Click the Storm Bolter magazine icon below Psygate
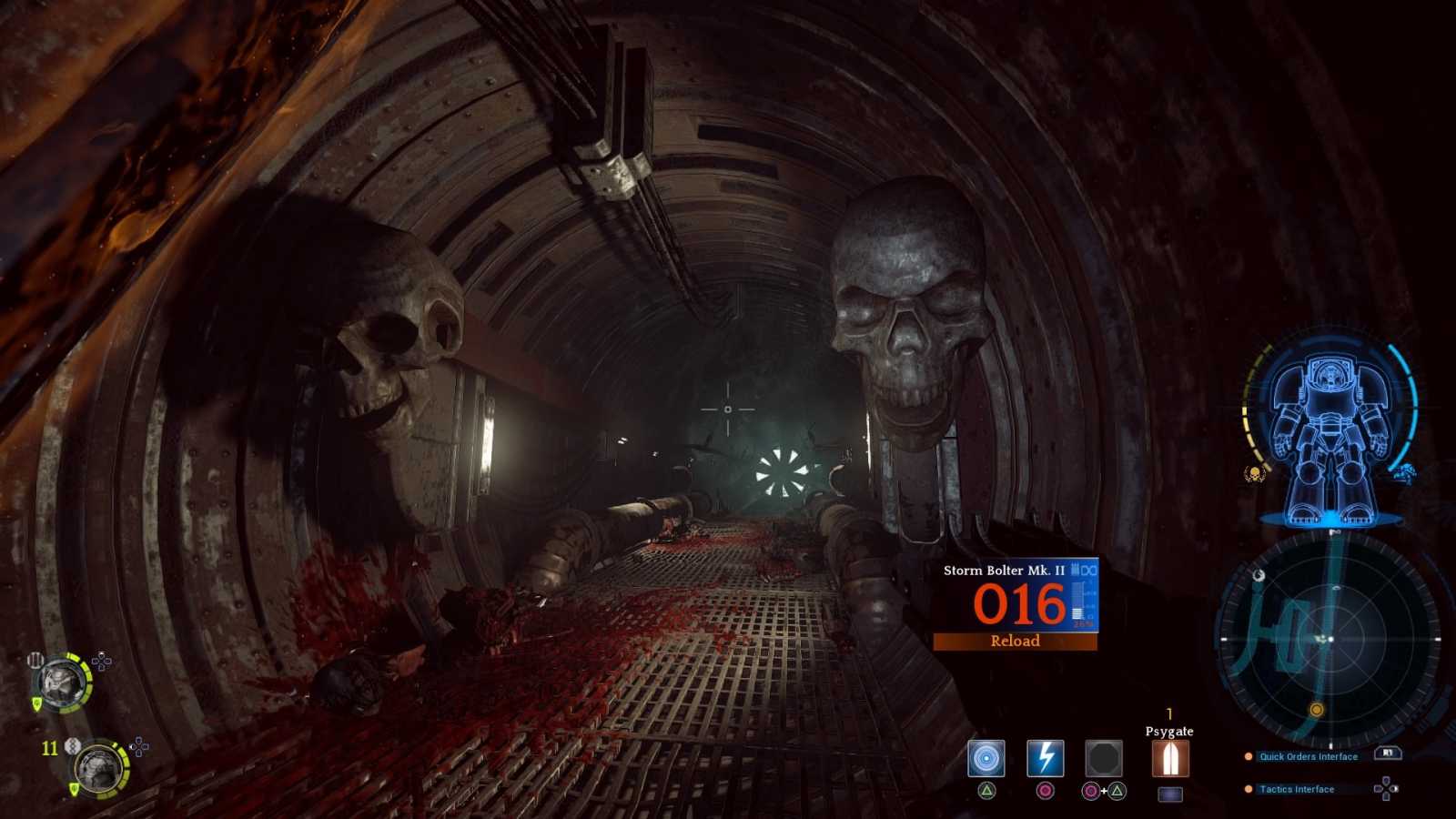Image resolution: width=1456 pixels, height=819 pixels. click(1170, 794)
